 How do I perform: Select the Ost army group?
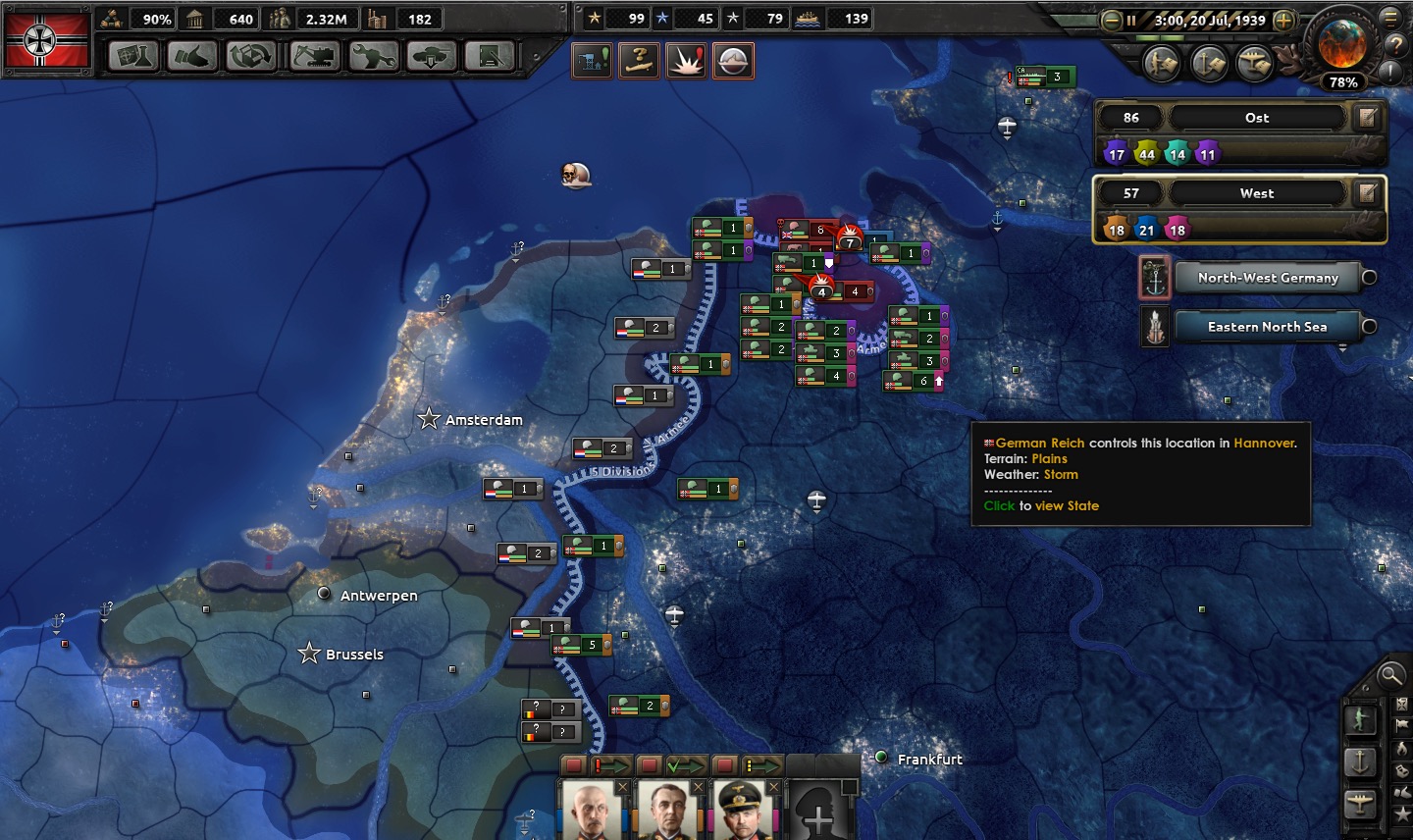tap(1256, 118)
